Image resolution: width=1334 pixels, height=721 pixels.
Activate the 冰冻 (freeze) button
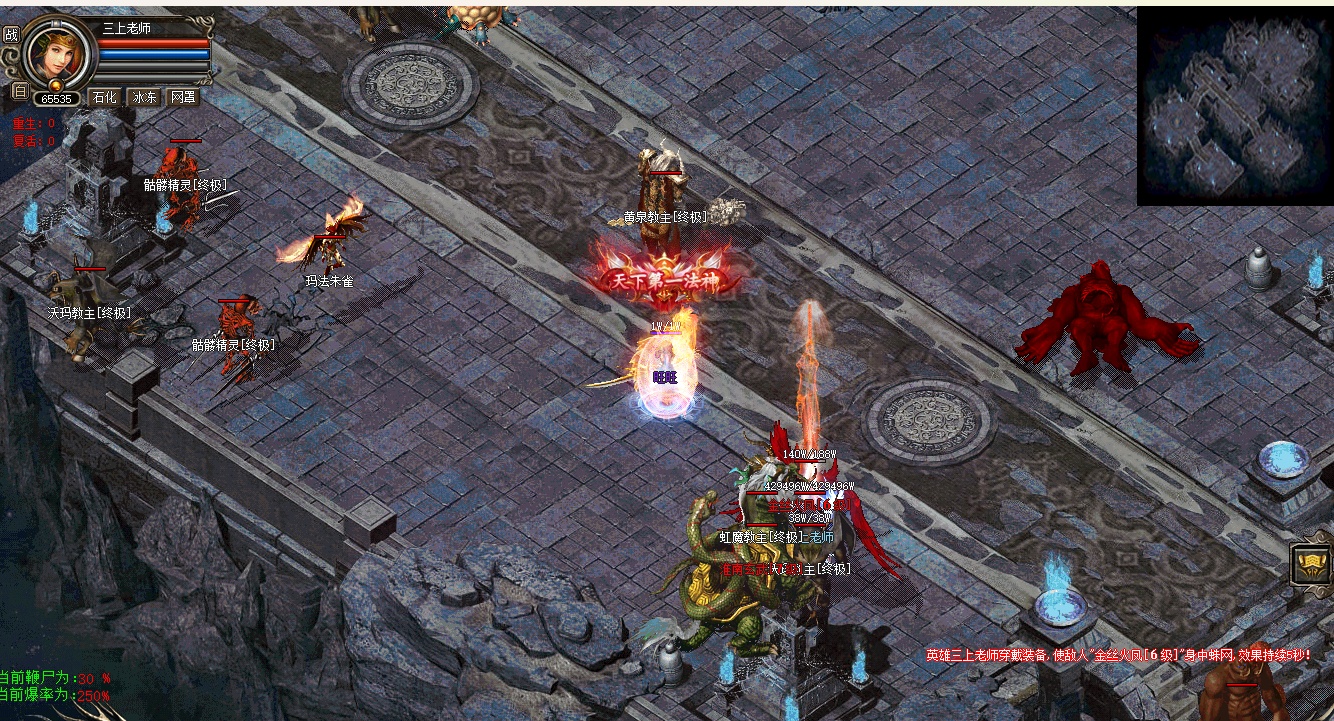[144, 97]
